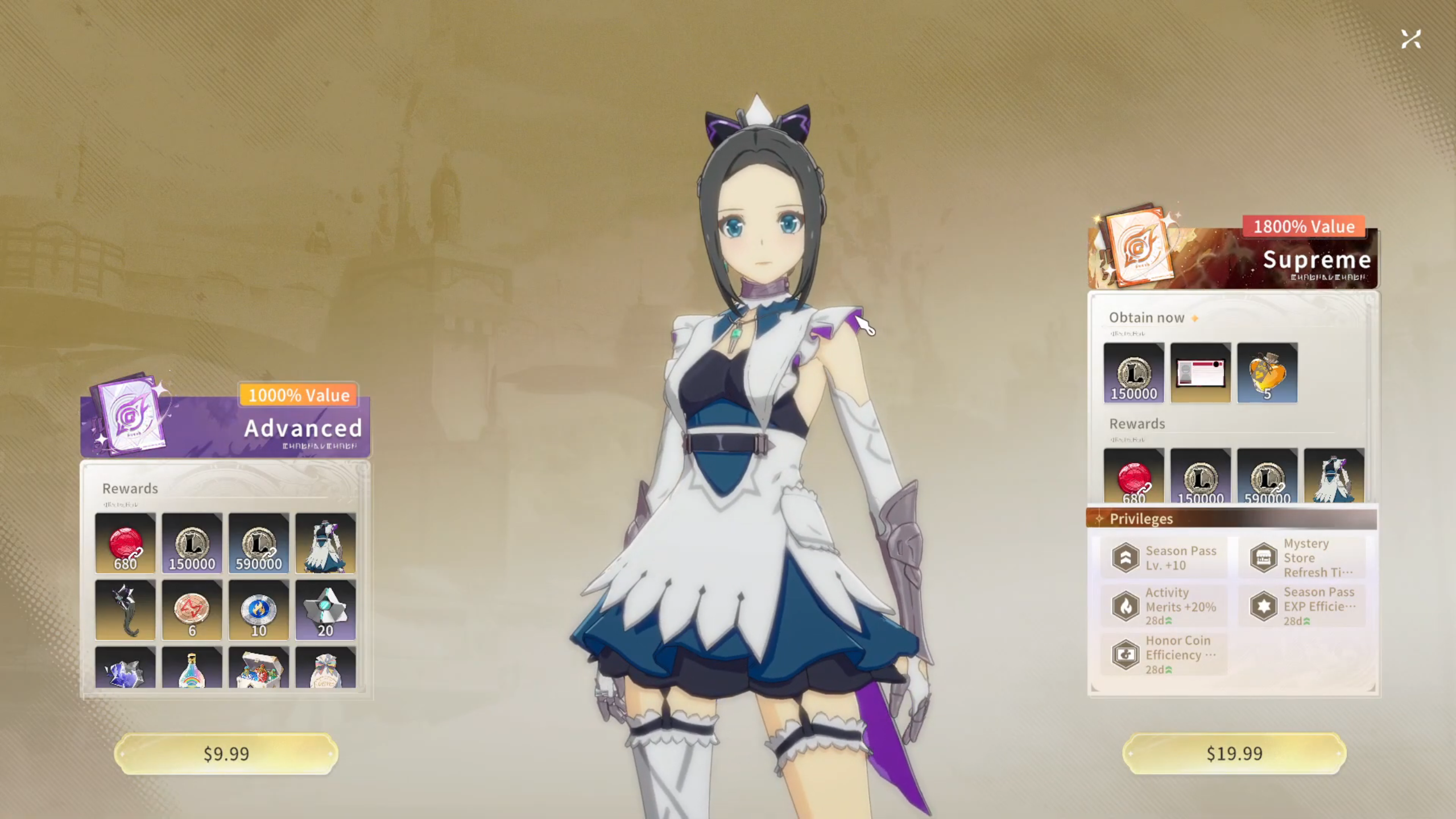Inspect the dark seahorse-shaped item in Advanced rewards
Image resolution: width=1456 pixels, height=819 pixels.
[125, 610]
